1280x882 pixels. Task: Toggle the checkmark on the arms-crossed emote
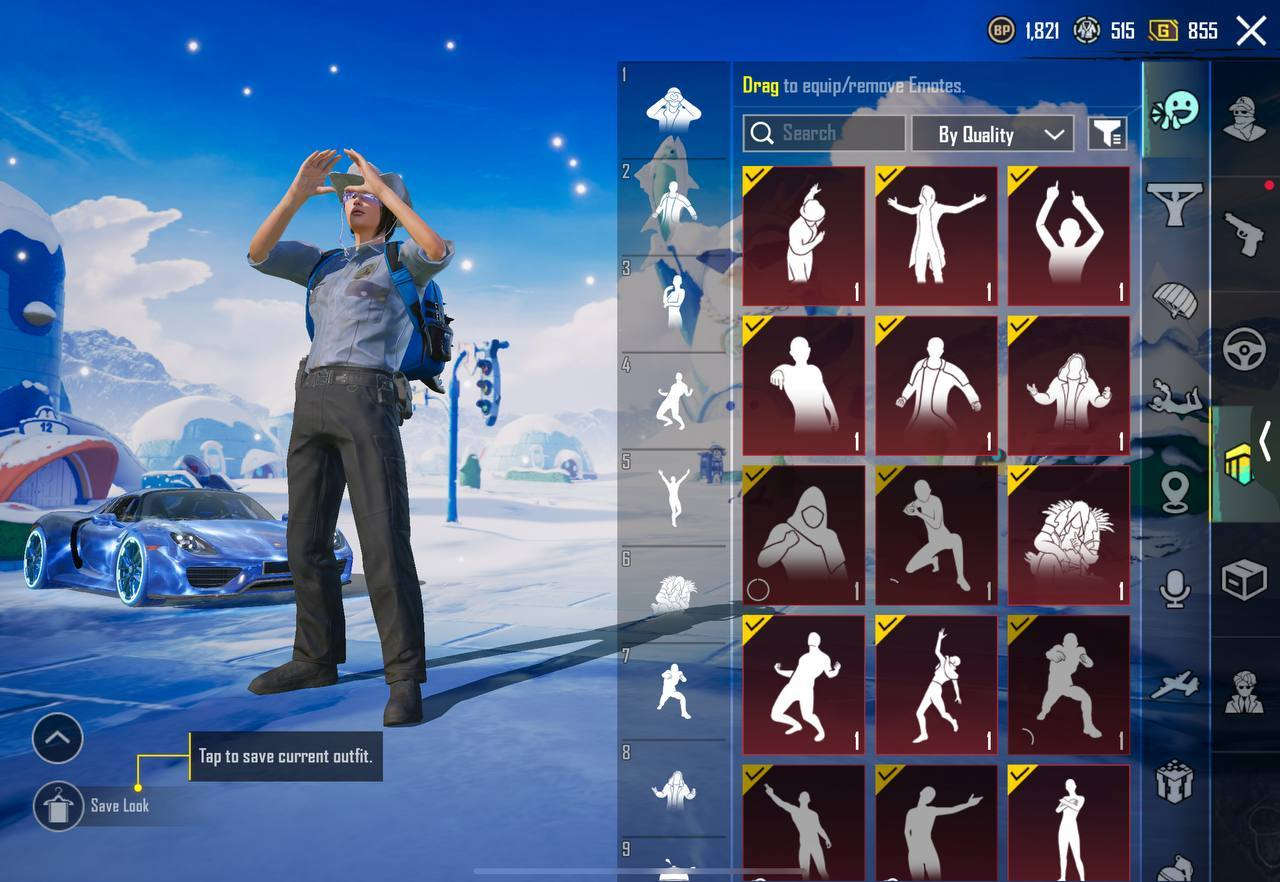[1019, 775]
